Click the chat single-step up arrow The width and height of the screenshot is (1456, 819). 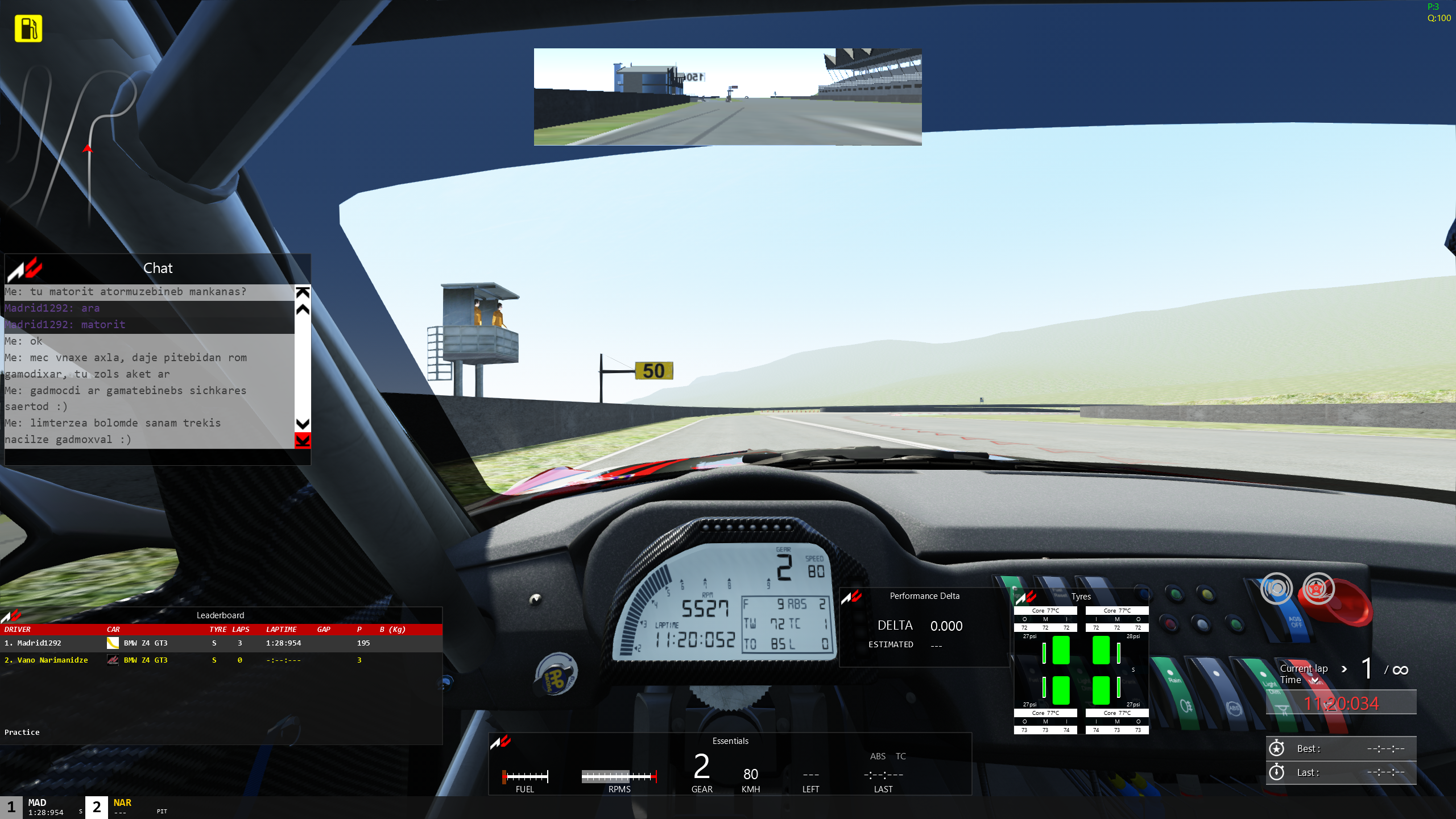pos(303,309)
